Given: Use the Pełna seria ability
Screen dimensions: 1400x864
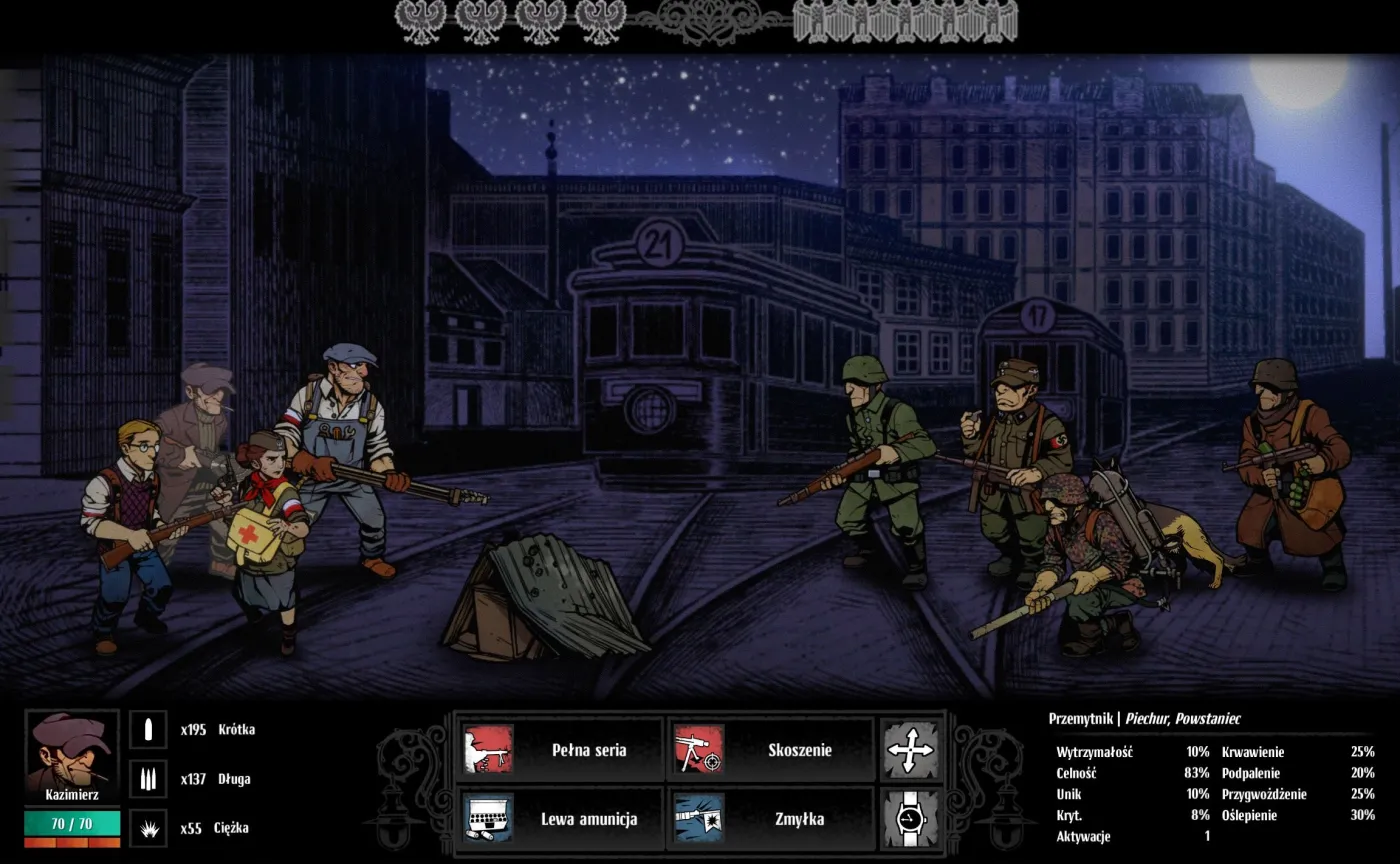Looking at the screenshot, I should 560,750.
